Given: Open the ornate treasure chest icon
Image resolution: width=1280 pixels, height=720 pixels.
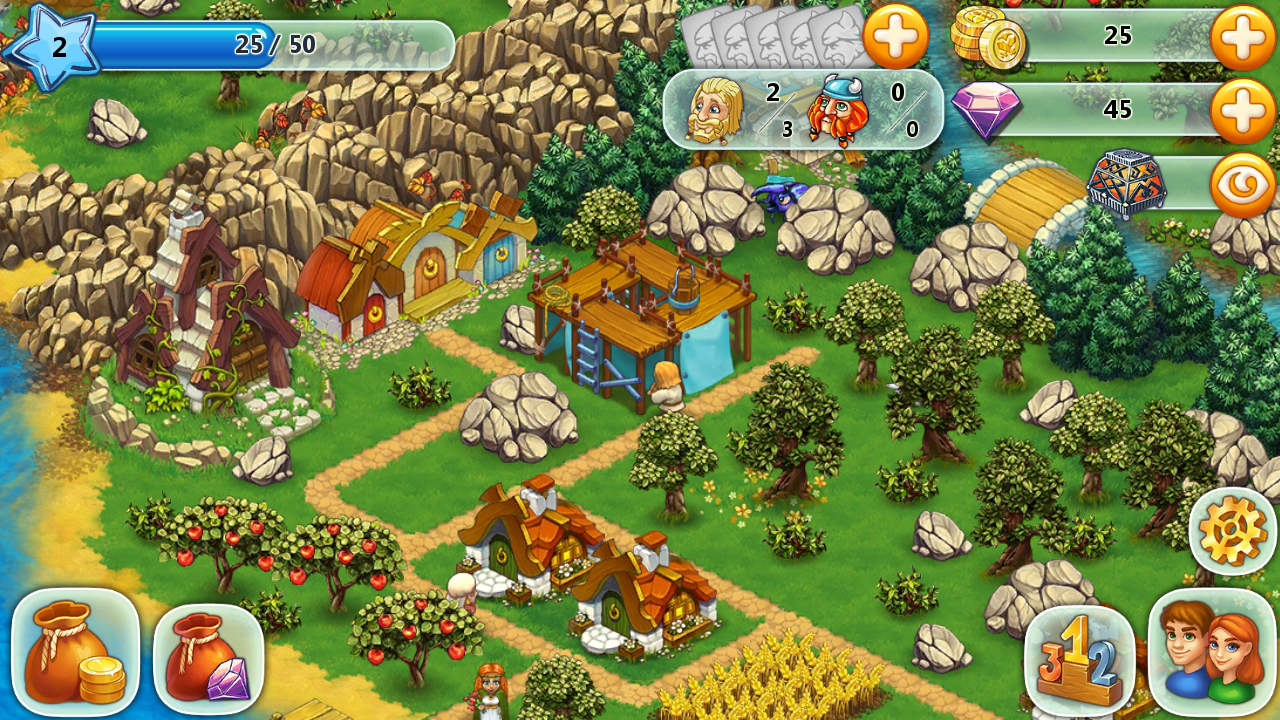Looking at the screenshot, I should click(x=1127, y=183).
